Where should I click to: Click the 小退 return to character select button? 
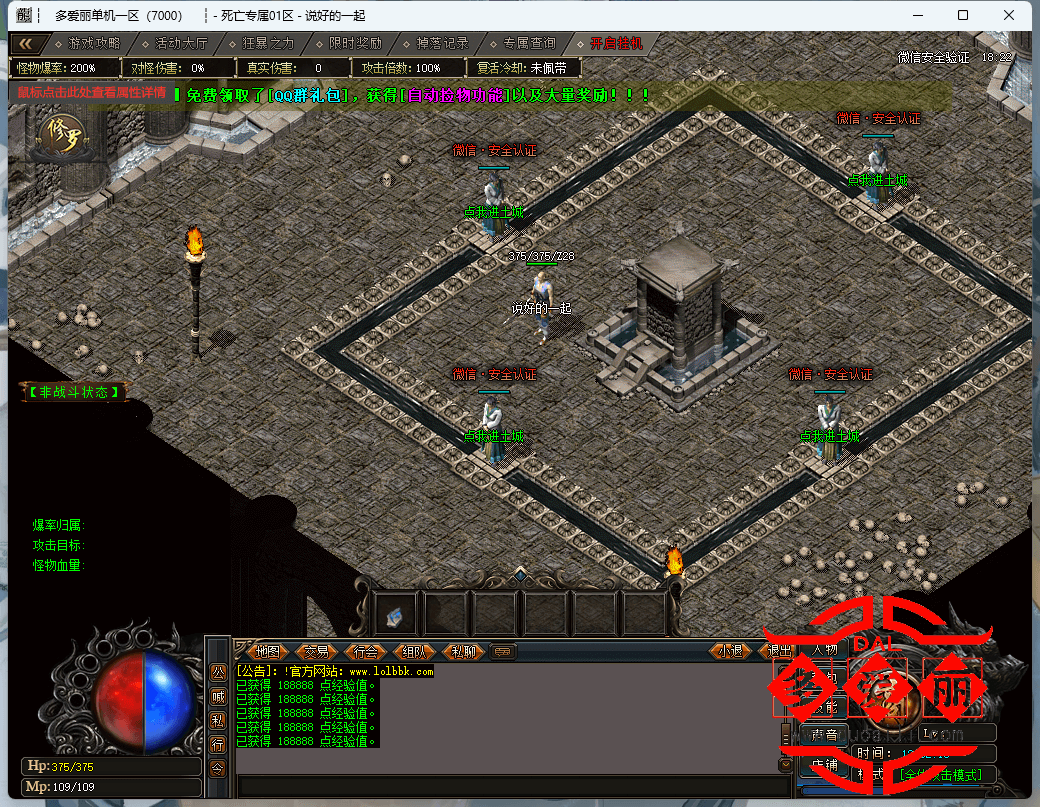tap(732, 651)
